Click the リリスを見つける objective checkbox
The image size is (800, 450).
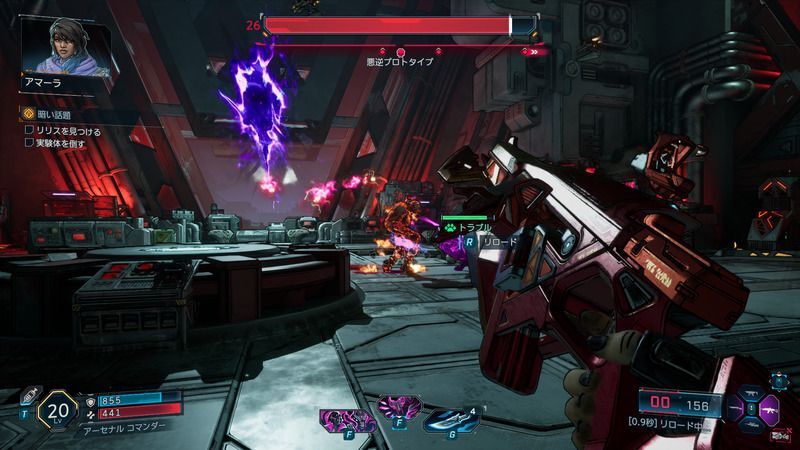point(29,130)
